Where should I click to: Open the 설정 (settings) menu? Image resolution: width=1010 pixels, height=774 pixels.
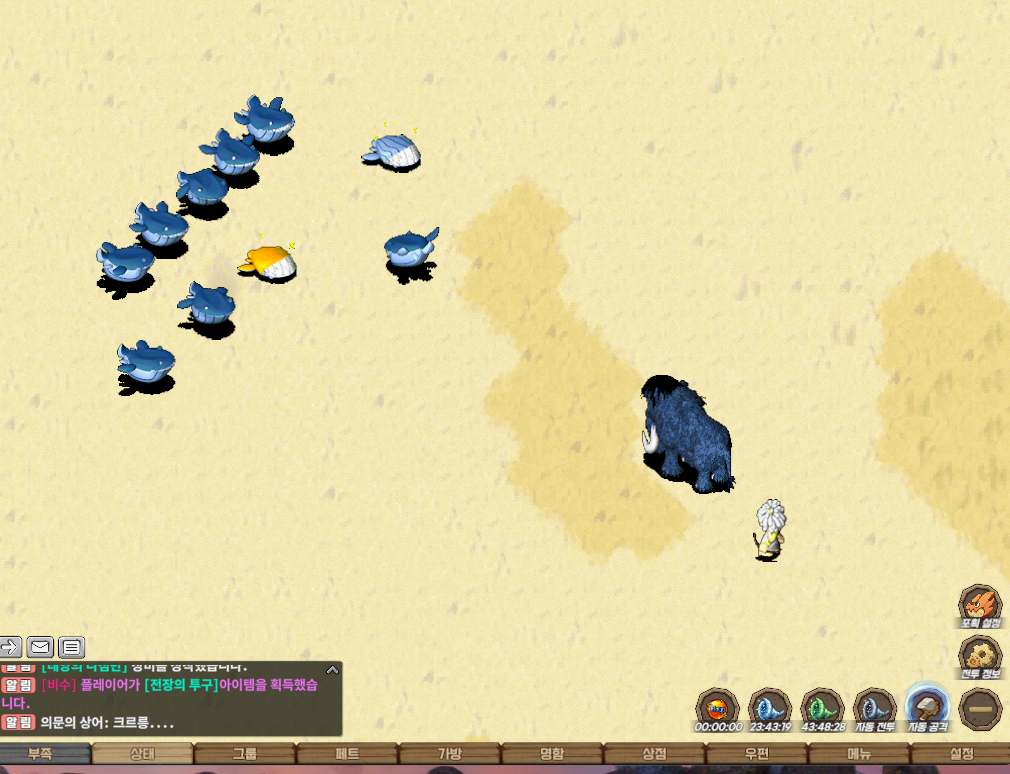click(x=960, y=753)
